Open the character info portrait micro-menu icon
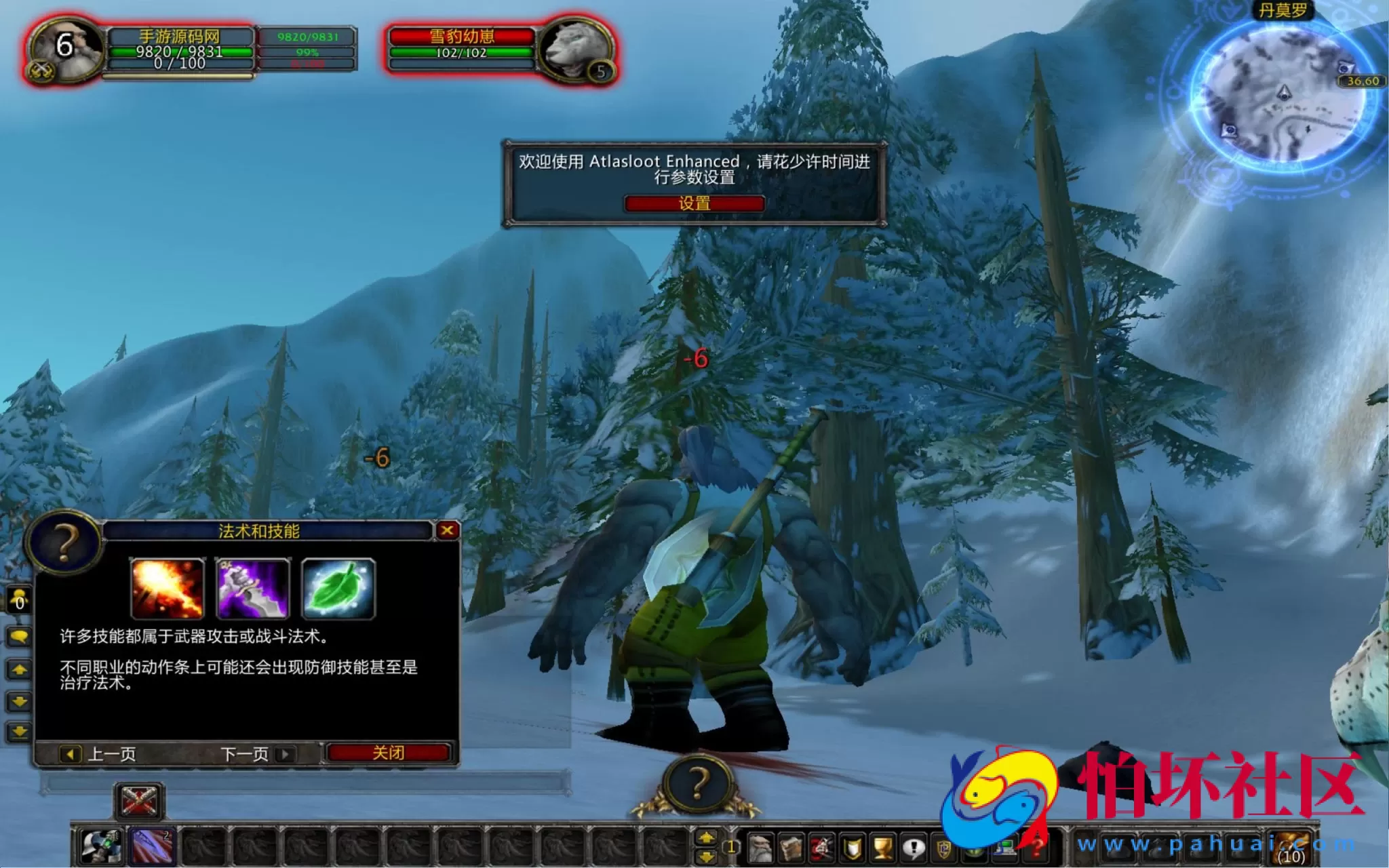The image size is (1389, 868). click(760, 846)
